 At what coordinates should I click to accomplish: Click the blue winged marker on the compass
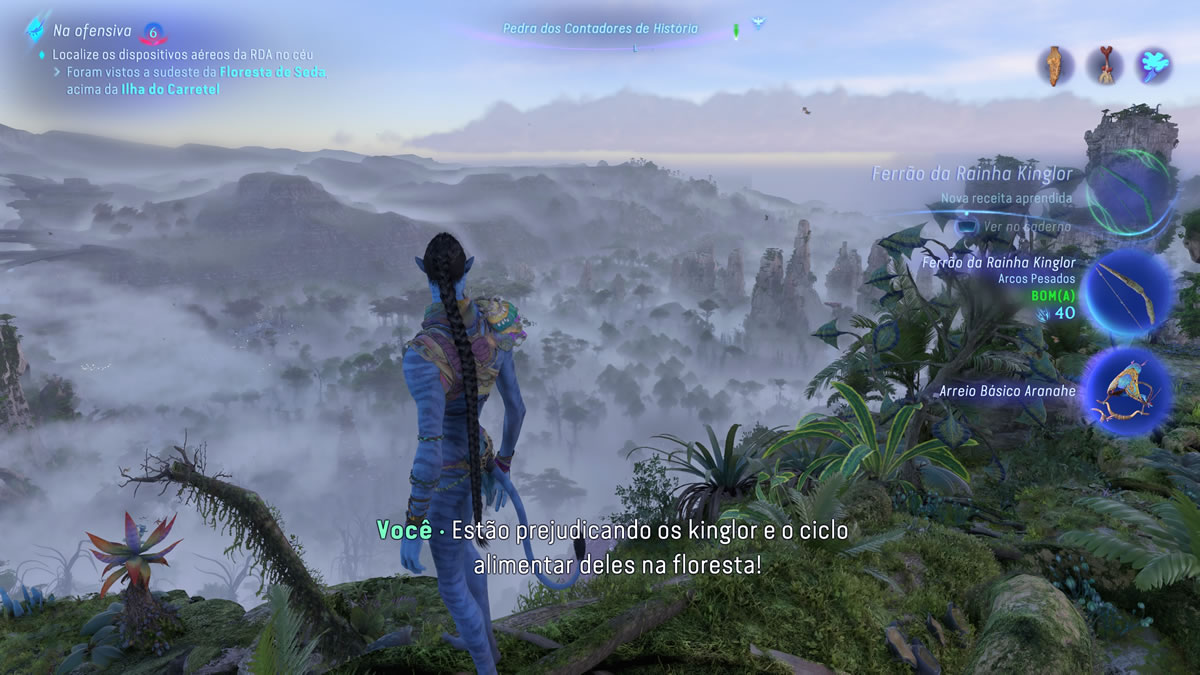click(758, 22)
